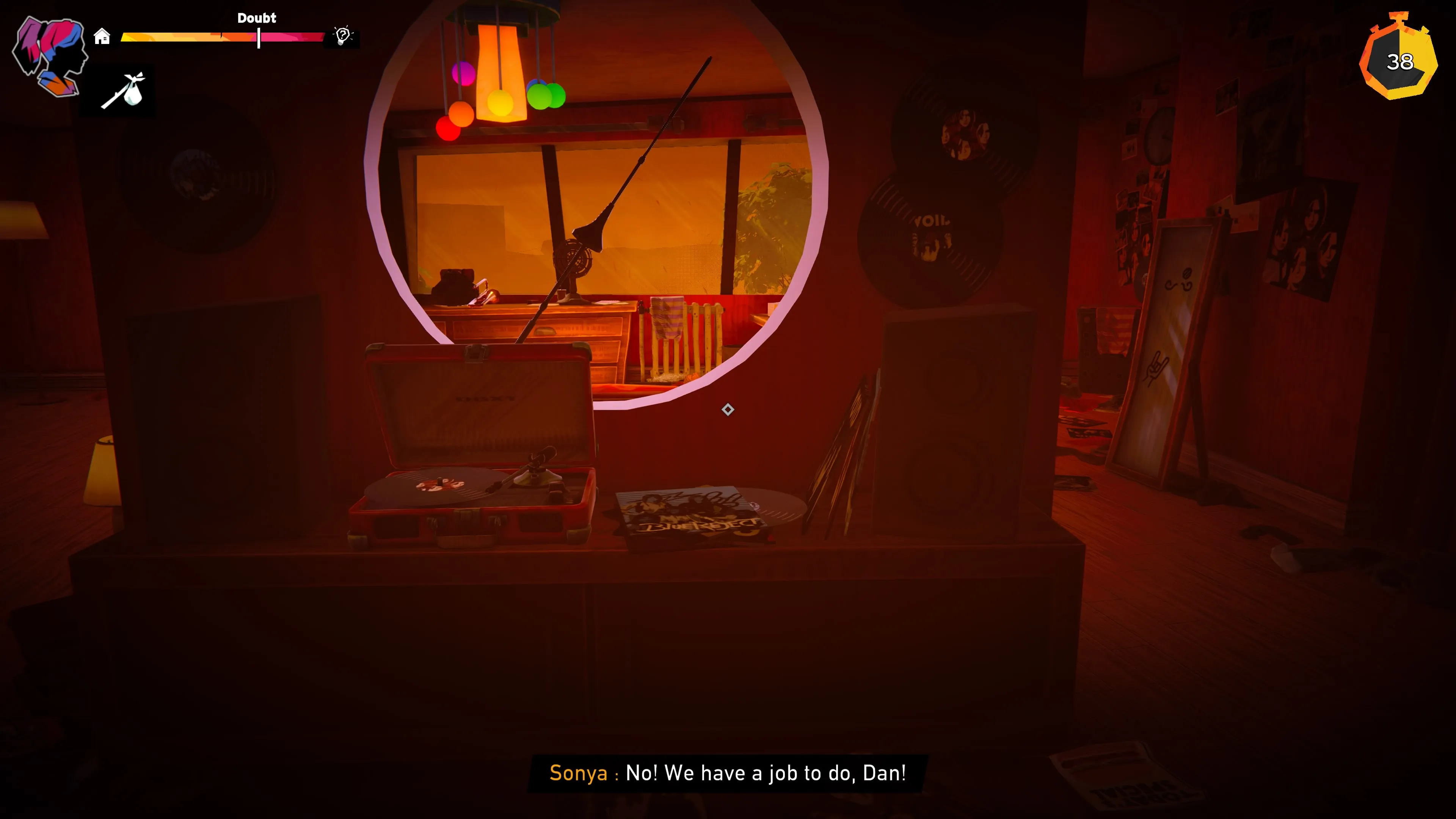This screenshot has height=819, width=1456.
Task: Open the lightbulb question-mark hint icon
Action: 342,36
